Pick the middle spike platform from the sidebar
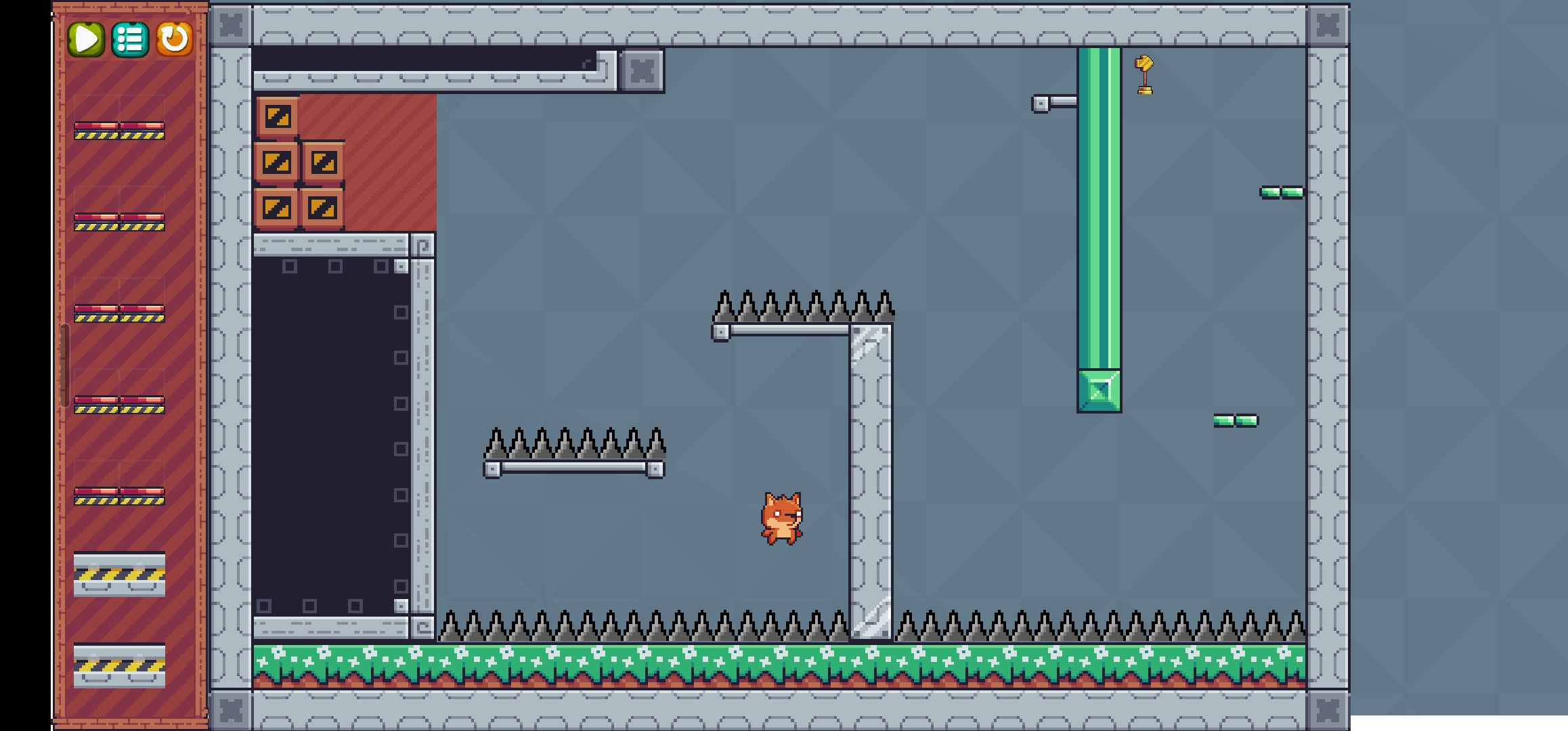 (x=118, y=315)
